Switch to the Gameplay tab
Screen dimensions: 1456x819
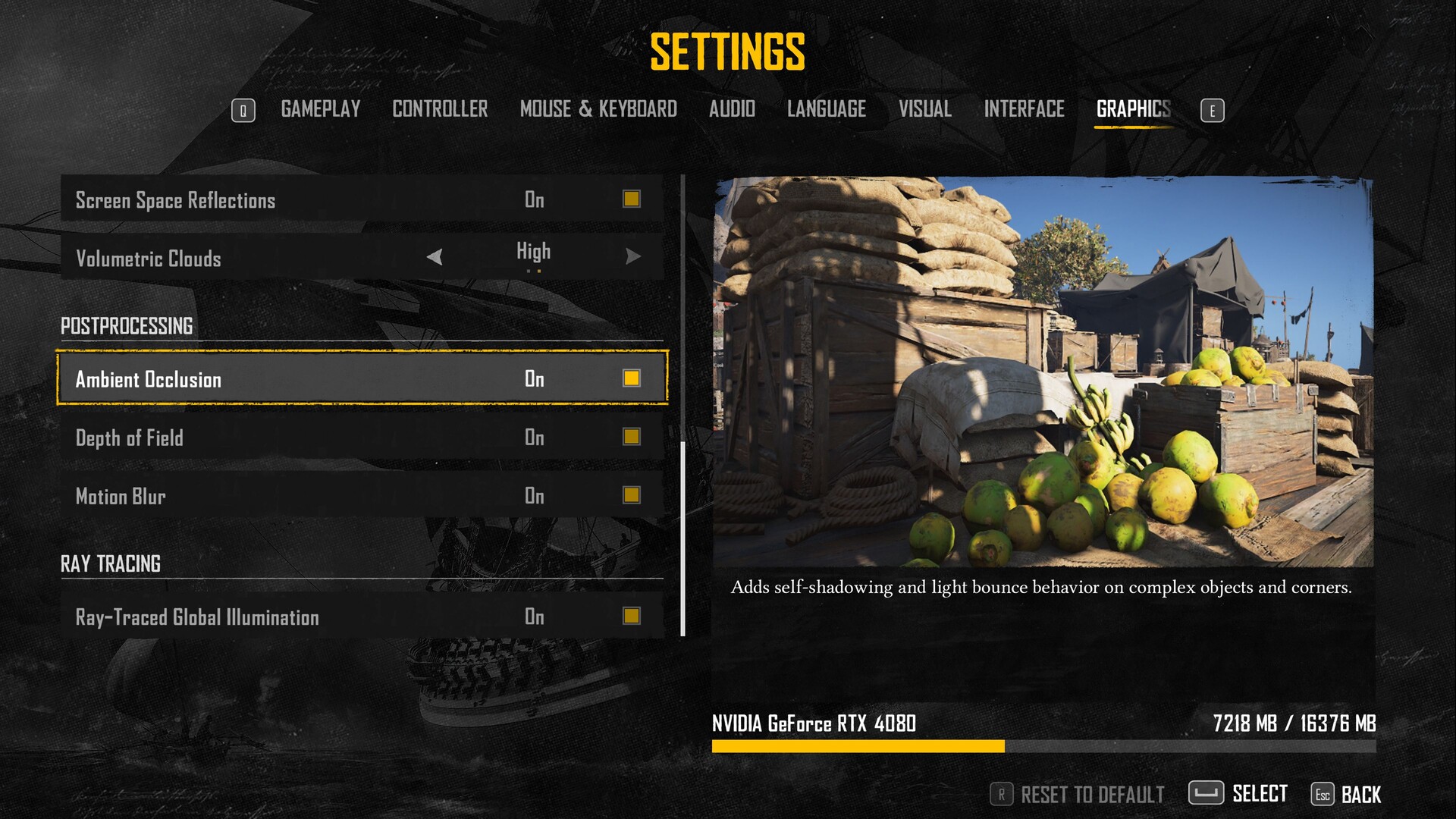click(320, 109)
